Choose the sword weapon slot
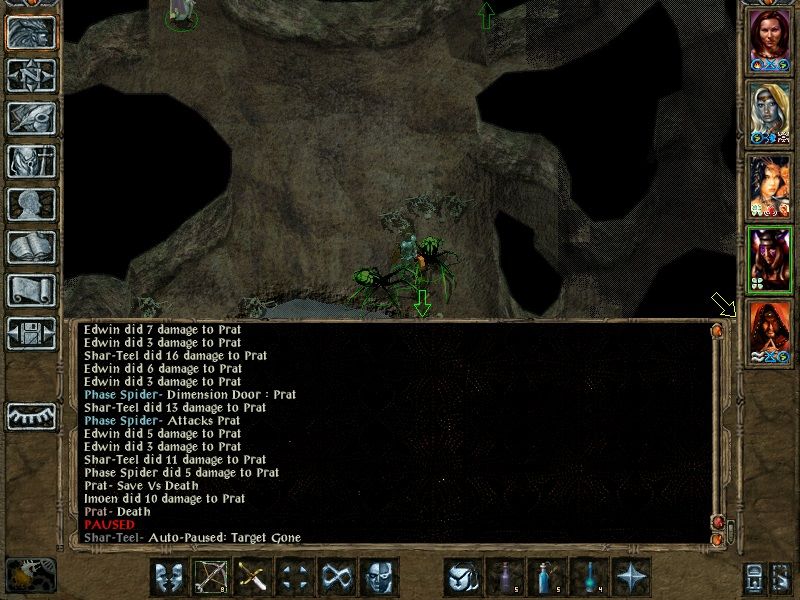 click(x=253, y=577)
